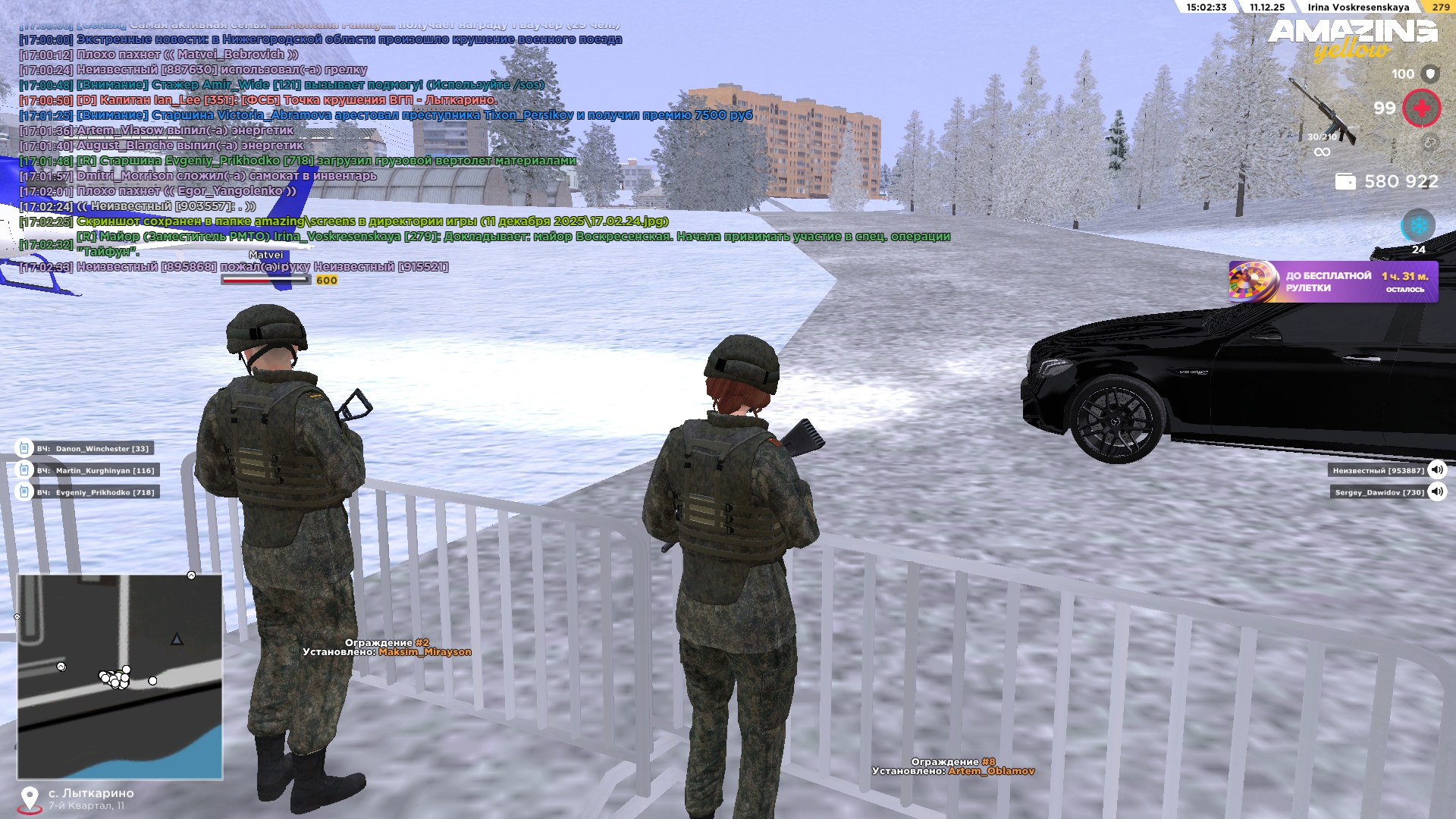Click the Amazing Yellow server logo
Viewport: 1456px width, 819px height.
(x=1352, y=39)
